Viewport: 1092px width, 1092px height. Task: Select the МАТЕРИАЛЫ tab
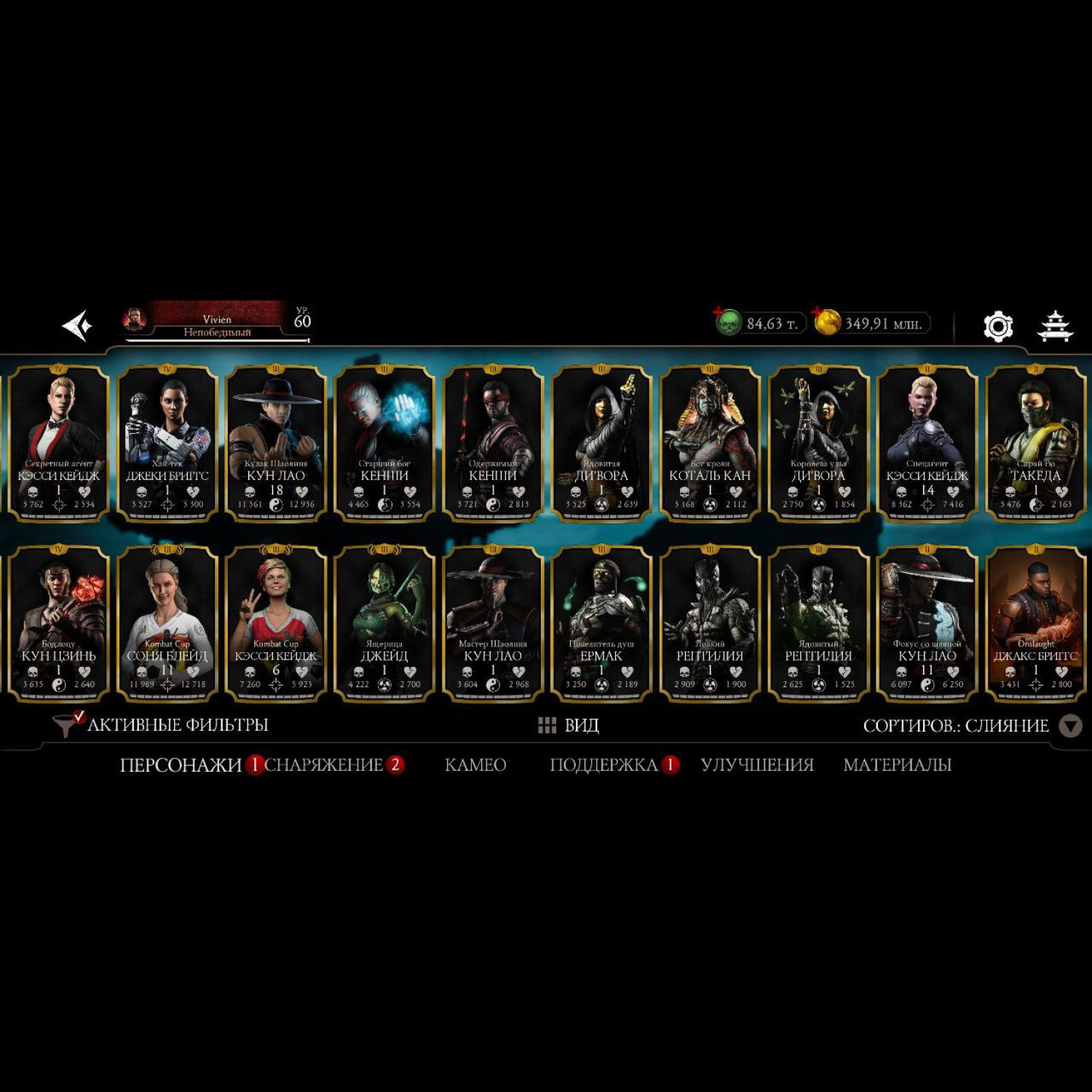pos(897,765)
